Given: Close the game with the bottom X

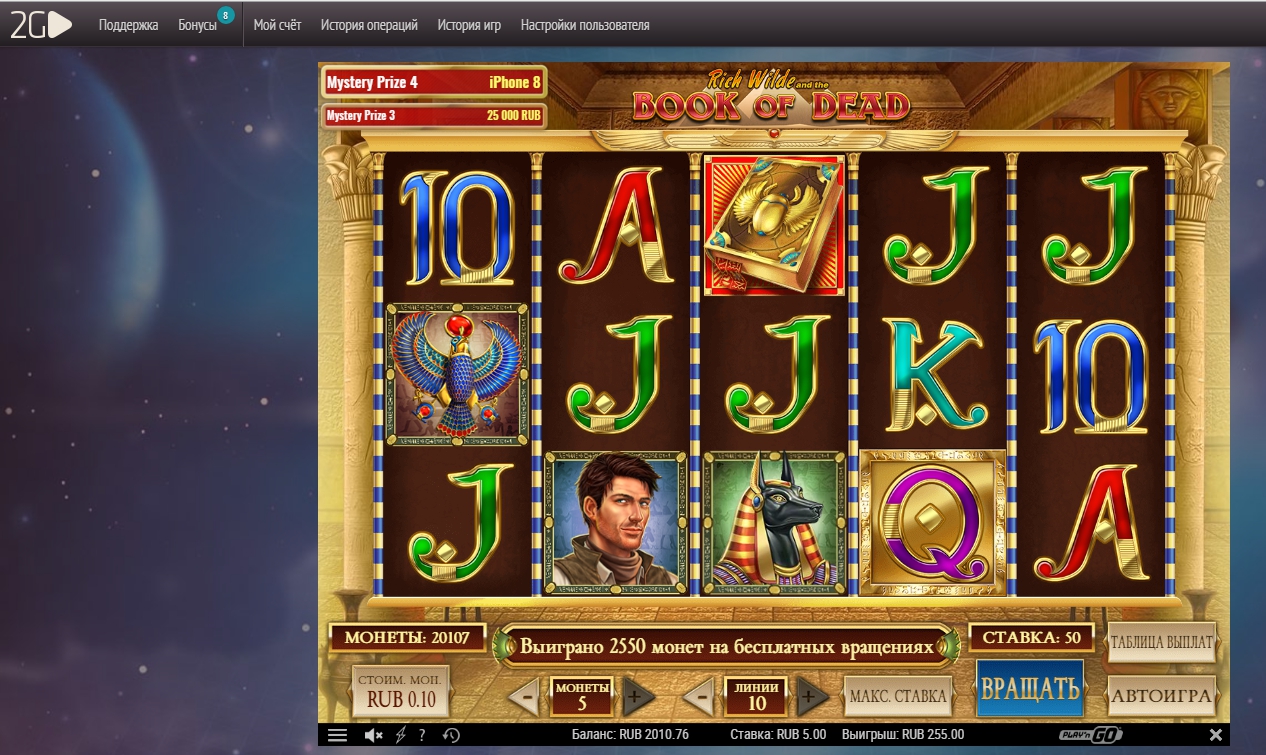Looking at the screenshot, I should pos(1216,735).
